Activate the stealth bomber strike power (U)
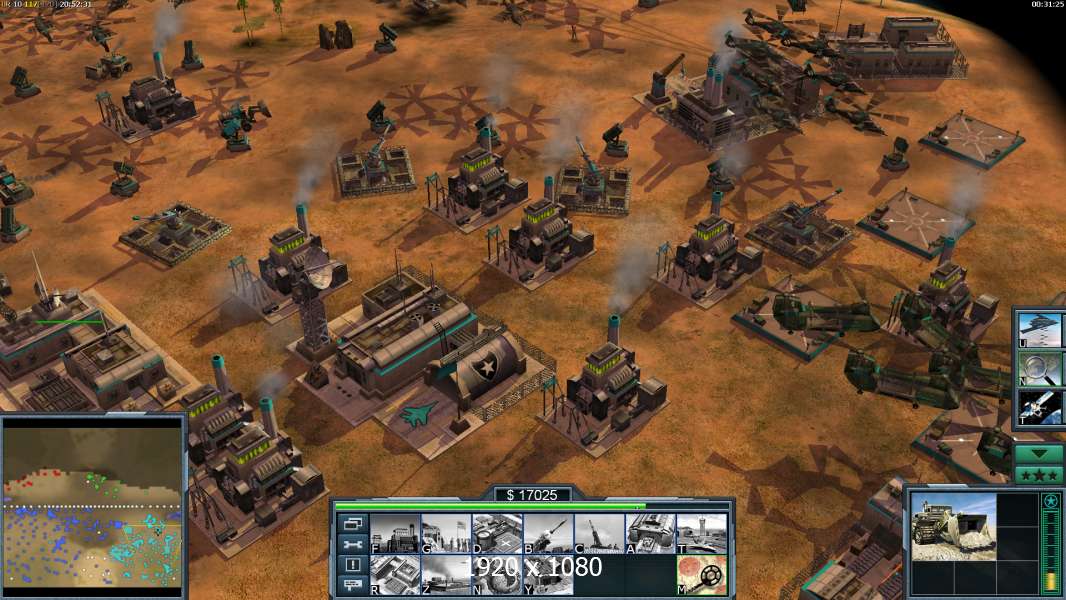The width and height of the screenshot is (1066, 600). point(1040,329)
